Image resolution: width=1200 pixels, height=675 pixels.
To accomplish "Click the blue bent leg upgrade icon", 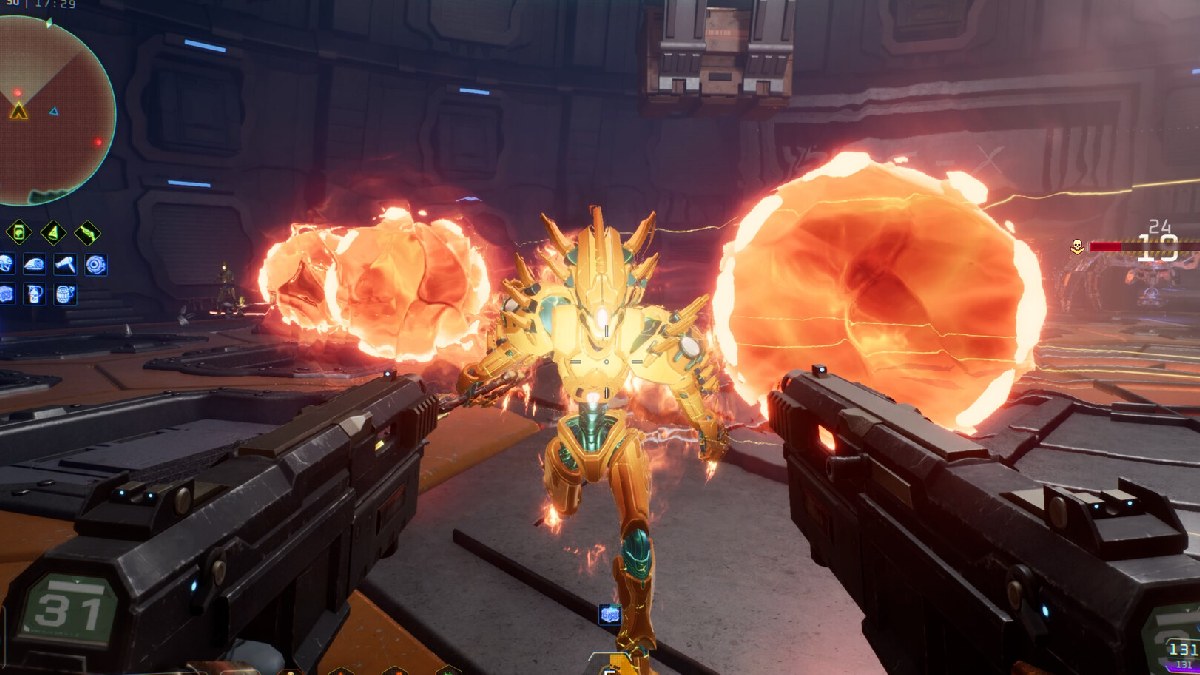I will point(65,264).
